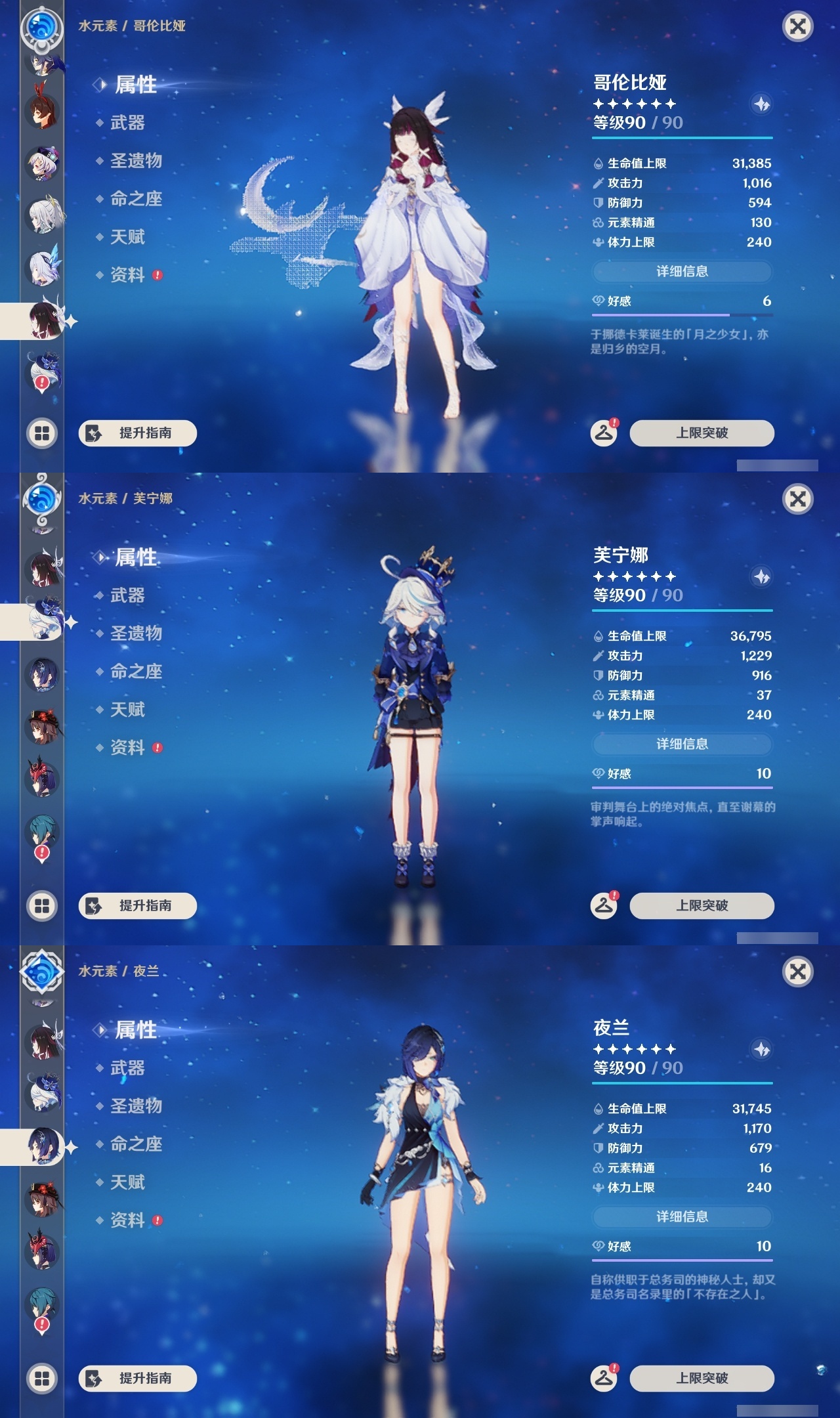Click the elemental mastery stat icon

(x=598, y=223)
